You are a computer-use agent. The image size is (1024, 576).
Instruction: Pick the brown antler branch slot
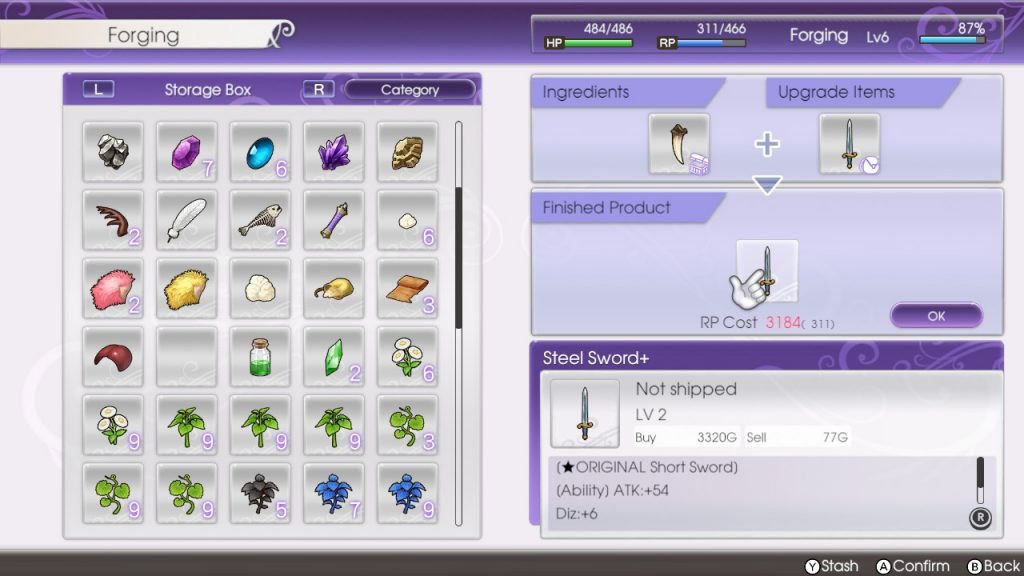112,220
